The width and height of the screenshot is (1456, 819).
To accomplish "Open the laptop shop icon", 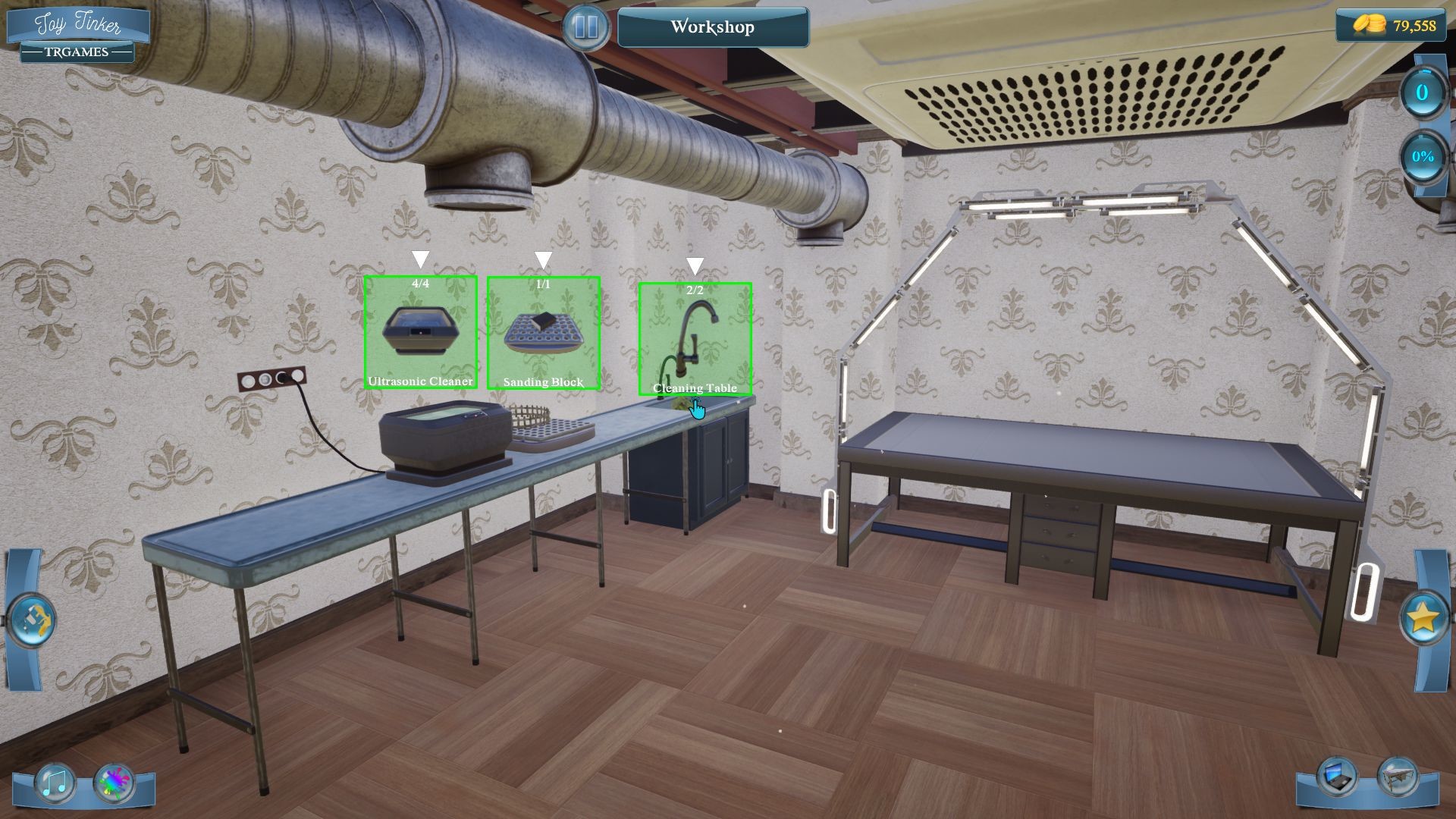I will (x=1338, y=777).
